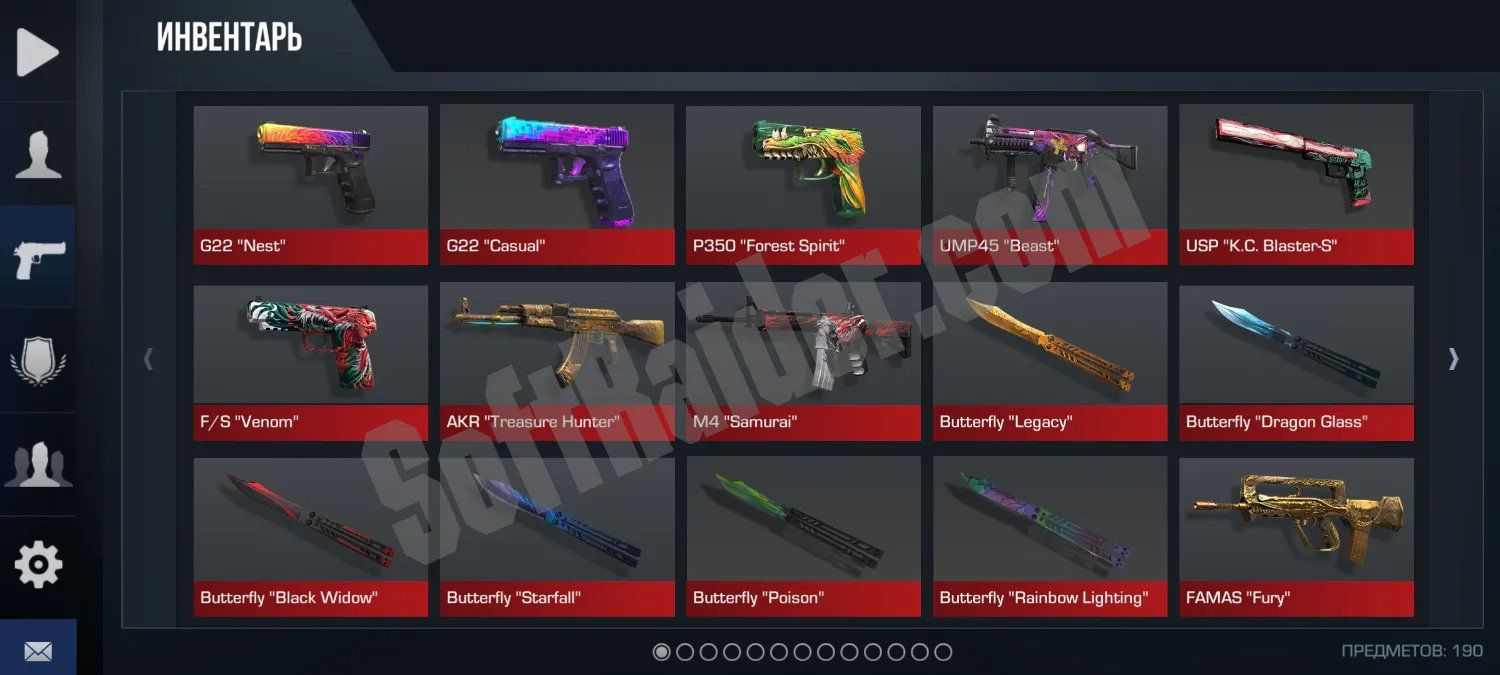The image size is (1500, 675).
Task: Choose the F/S "Venom" pistol
Action: pos(311,362)
